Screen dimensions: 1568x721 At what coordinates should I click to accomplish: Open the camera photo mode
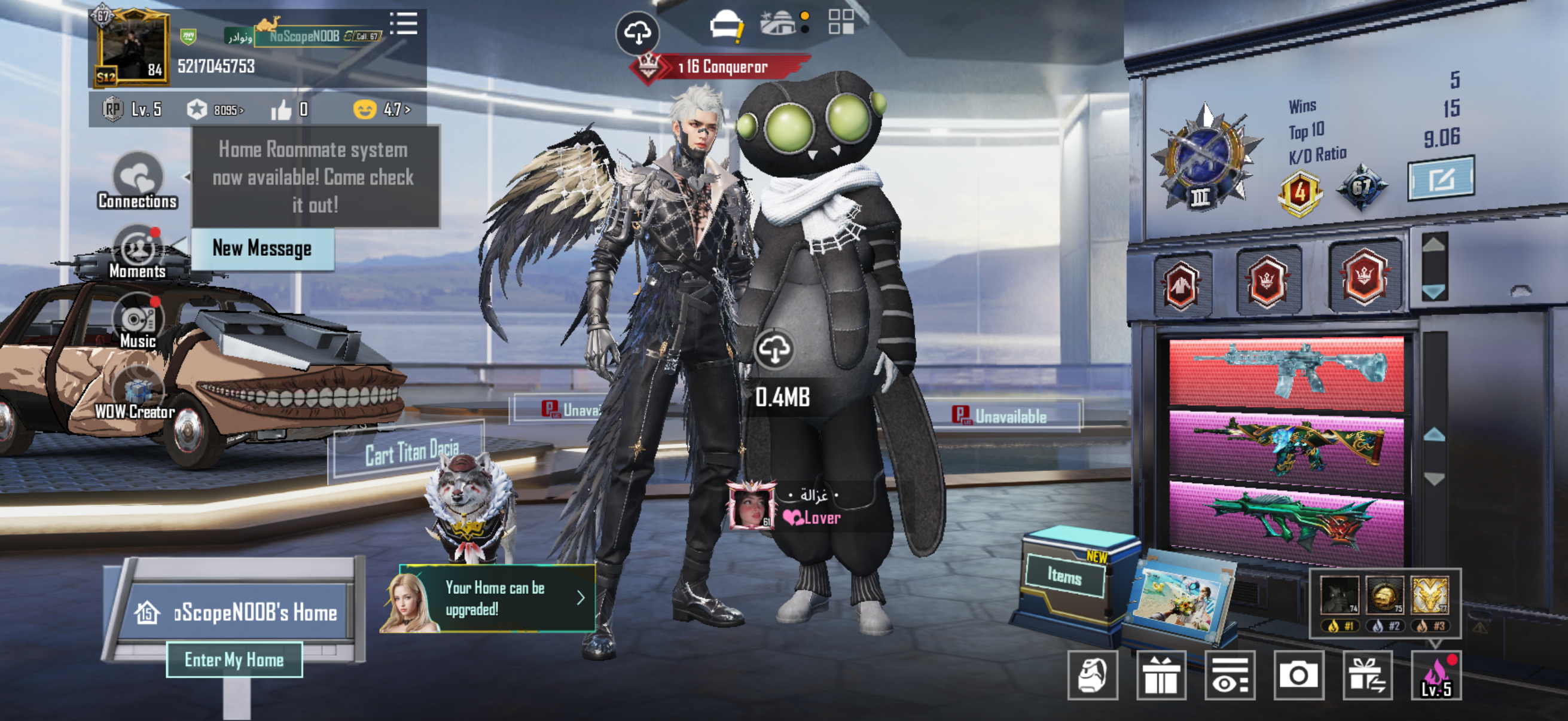tap(1298, 676)
